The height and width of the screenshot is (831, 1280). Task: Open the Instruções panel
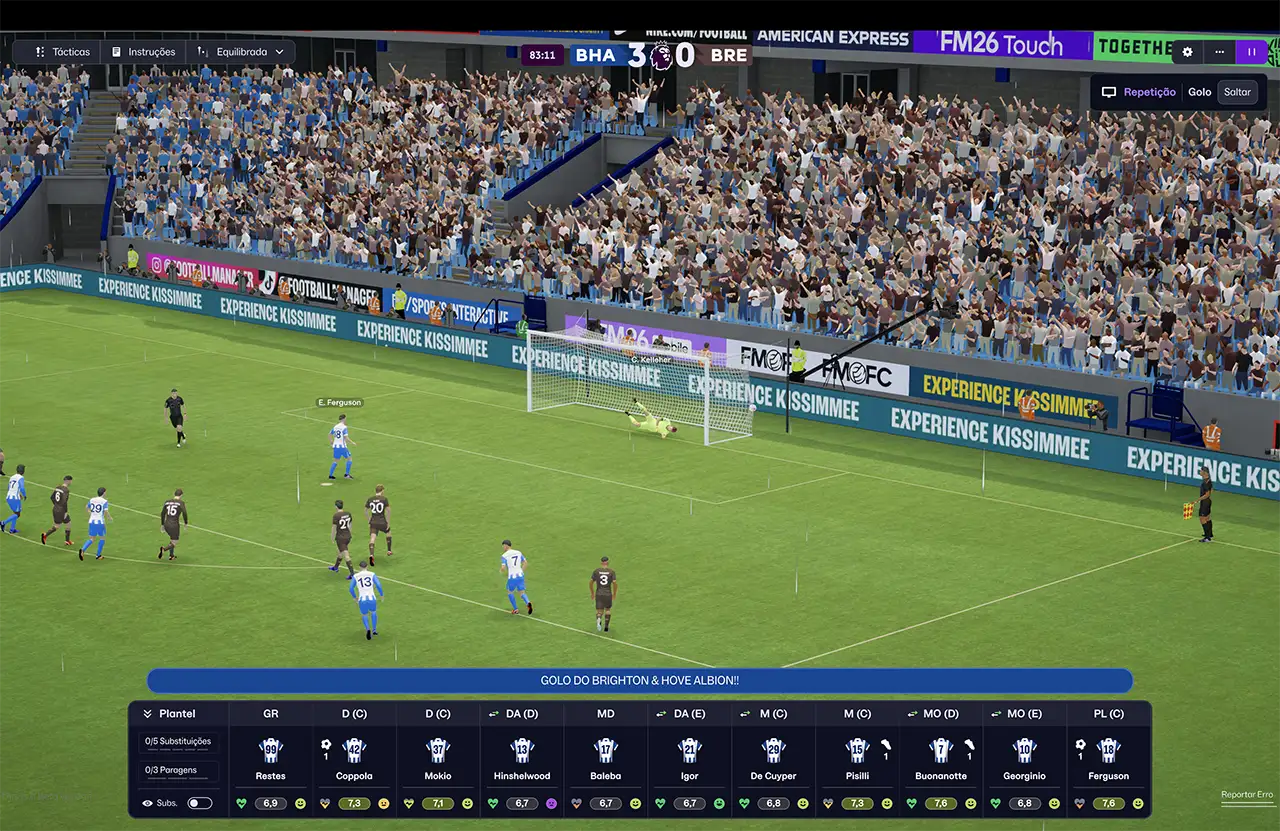coord(143,52)
